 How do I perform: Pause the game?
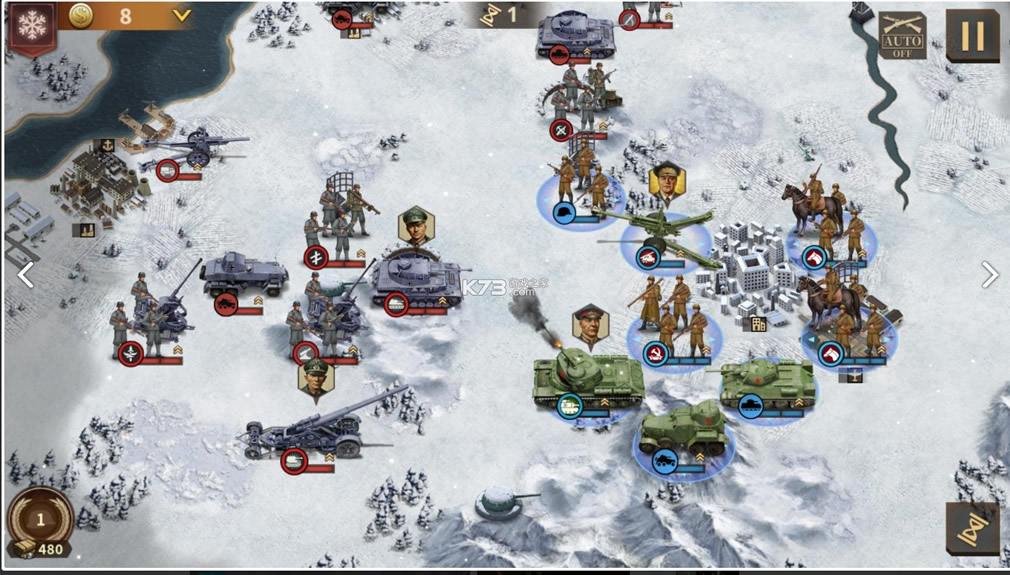(972, 36)
